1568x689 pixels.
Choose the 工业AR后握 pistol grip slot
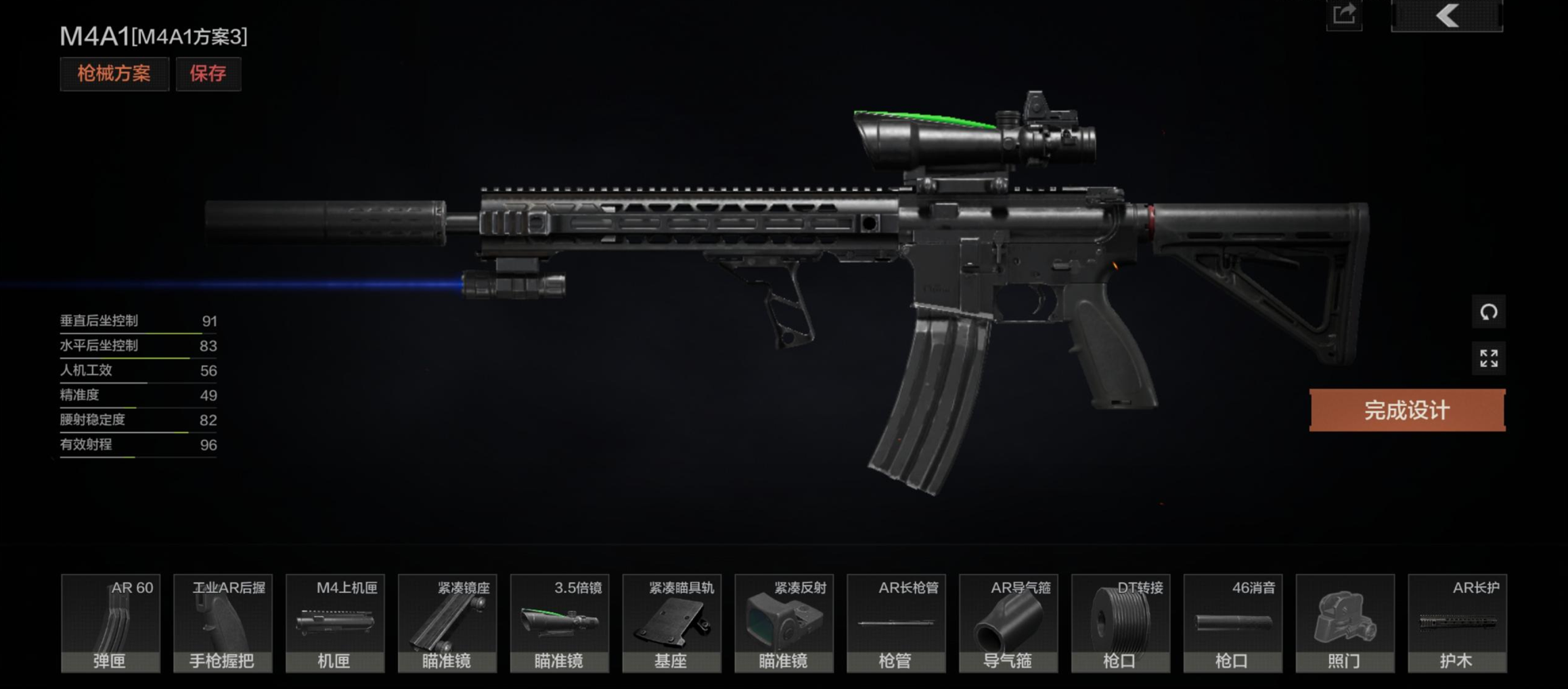[223, 623]
